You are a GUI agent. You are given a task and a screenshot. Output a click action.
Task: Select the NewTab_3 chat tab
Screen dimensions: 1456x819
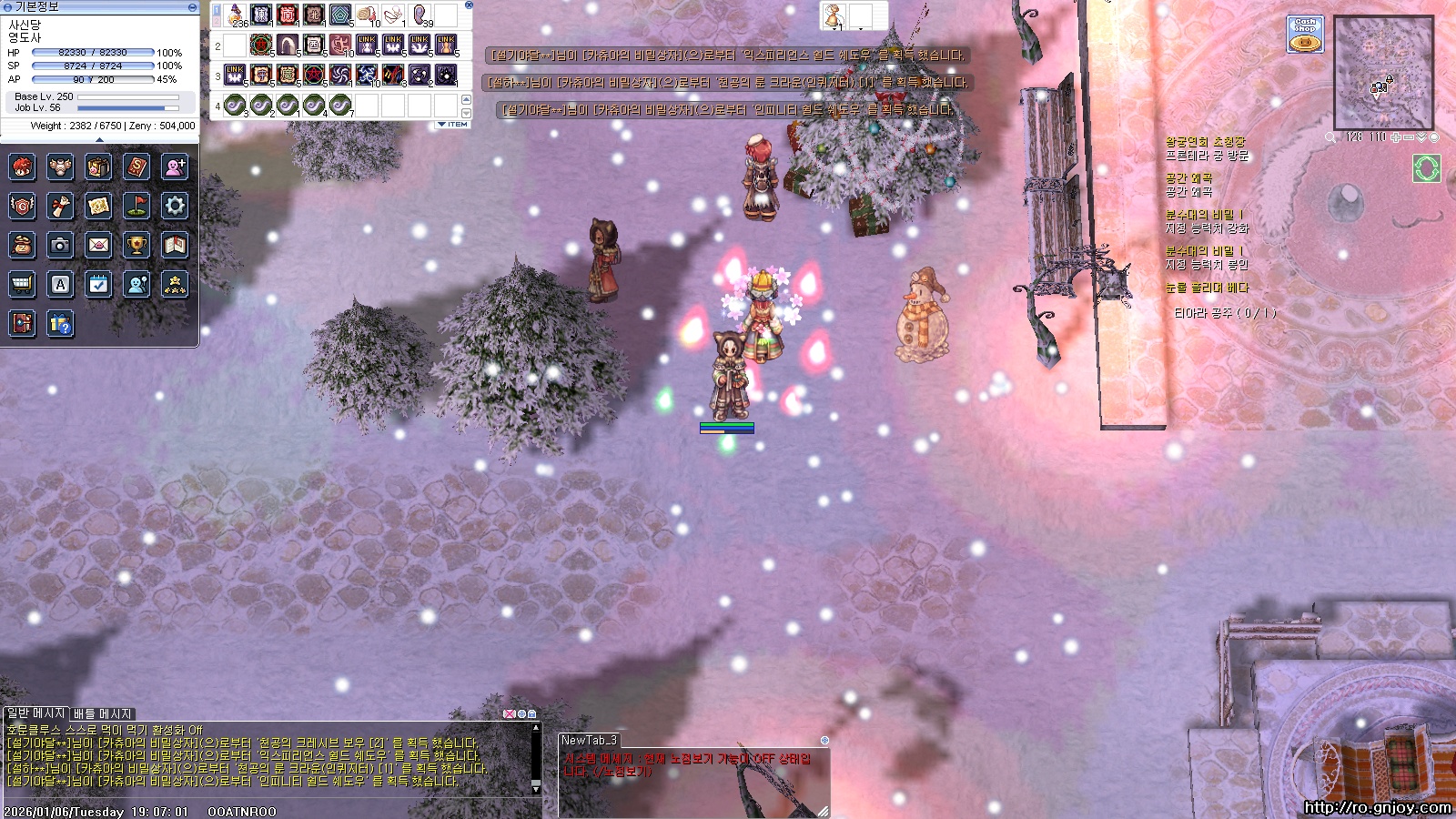589,740
